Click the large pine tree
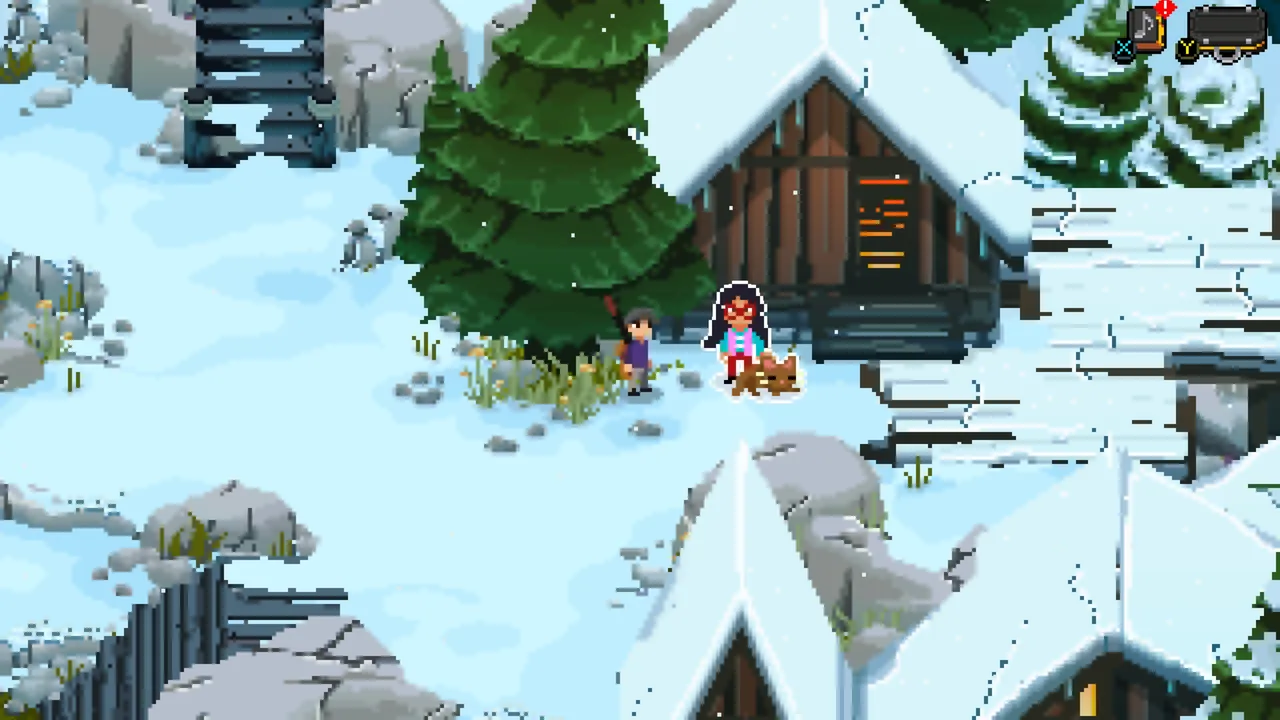 (545, 180)
